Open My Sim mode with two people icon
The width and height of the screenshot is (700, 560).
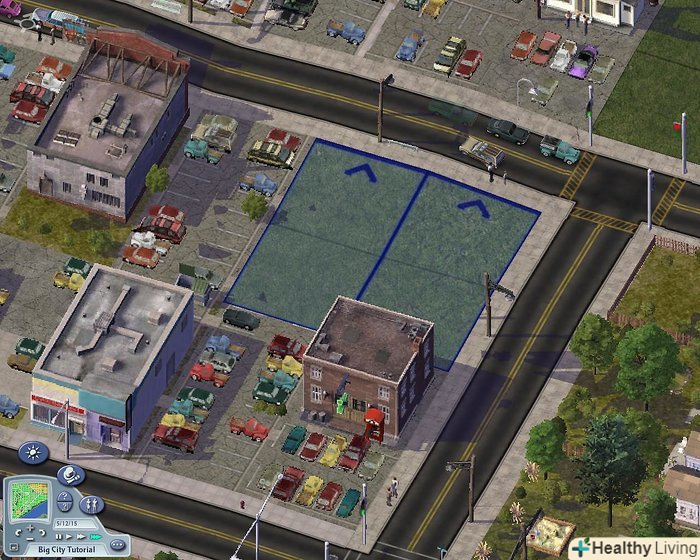[x=92, y=505]
